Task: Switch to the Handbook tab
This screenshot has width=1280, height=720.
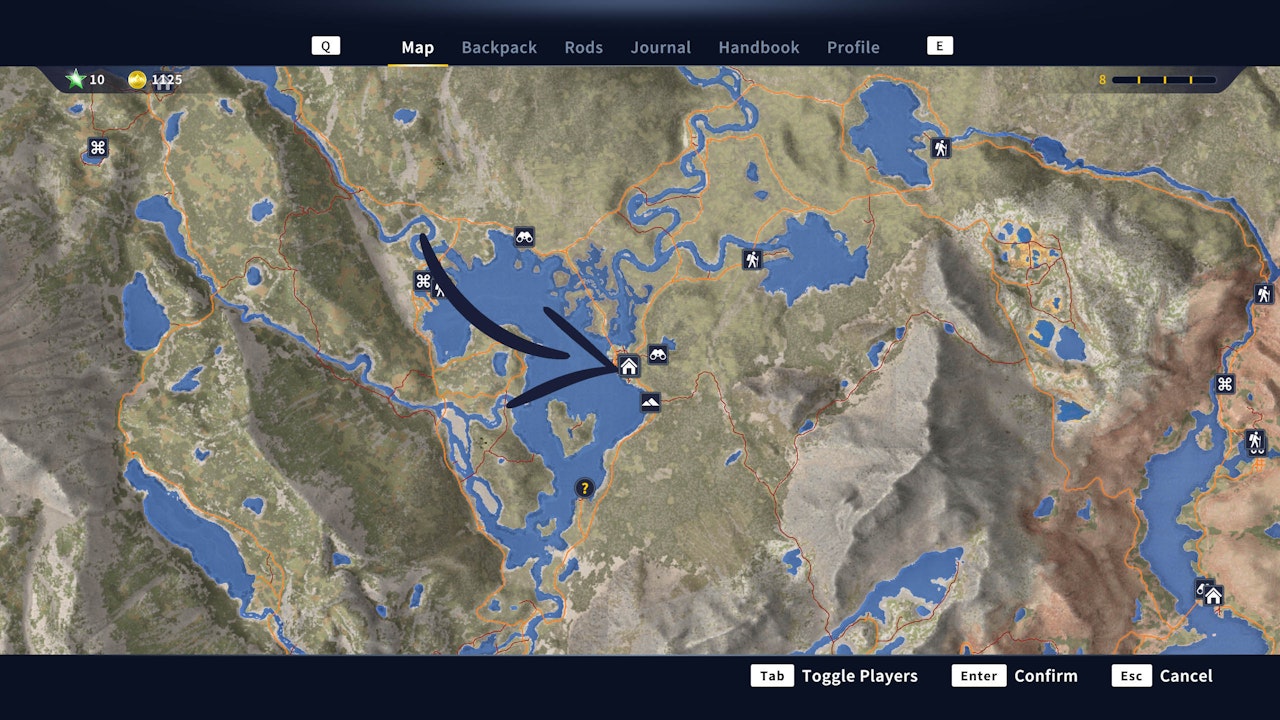Action: 758,47
